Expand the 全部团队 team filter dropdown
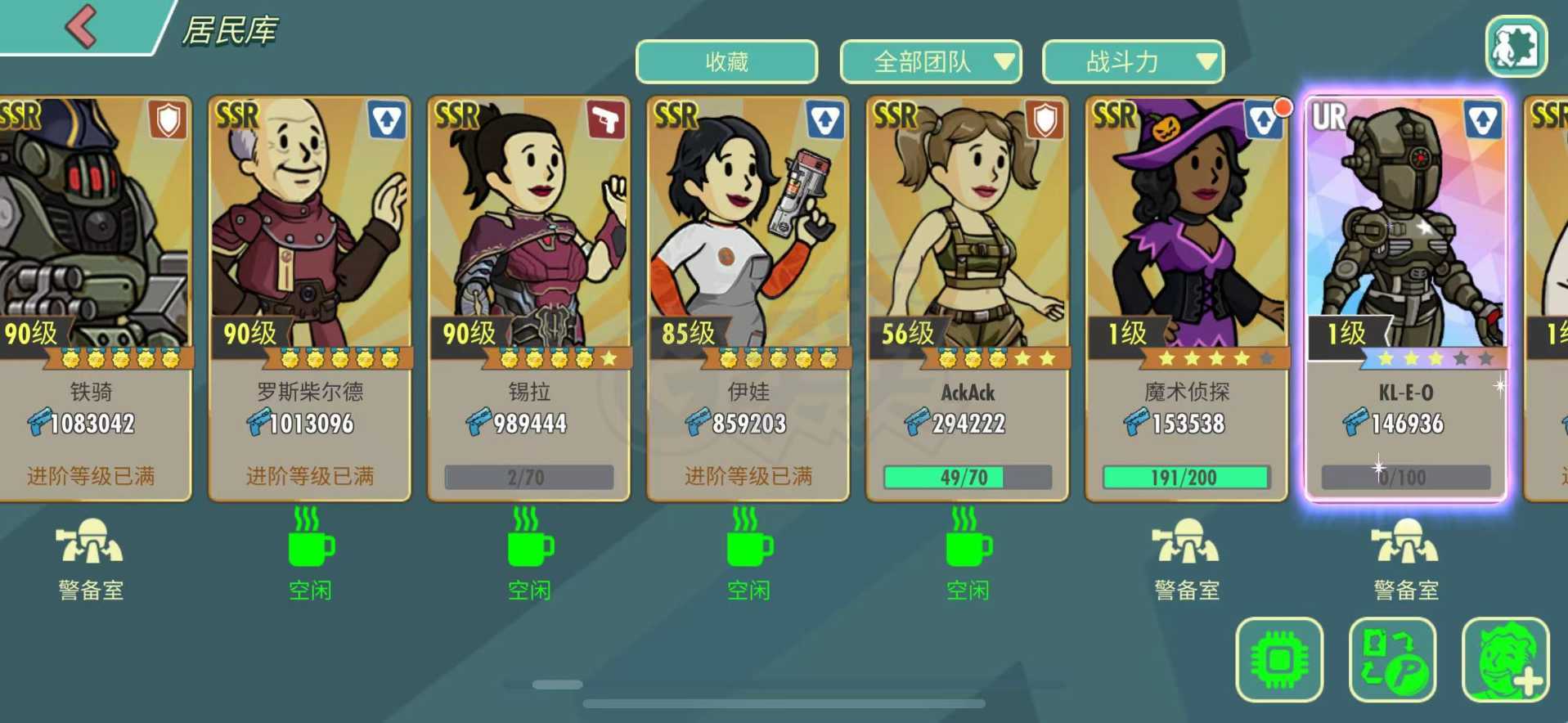Image resolution: width=1568 pixels, height=723 pixels. point(931,62)
